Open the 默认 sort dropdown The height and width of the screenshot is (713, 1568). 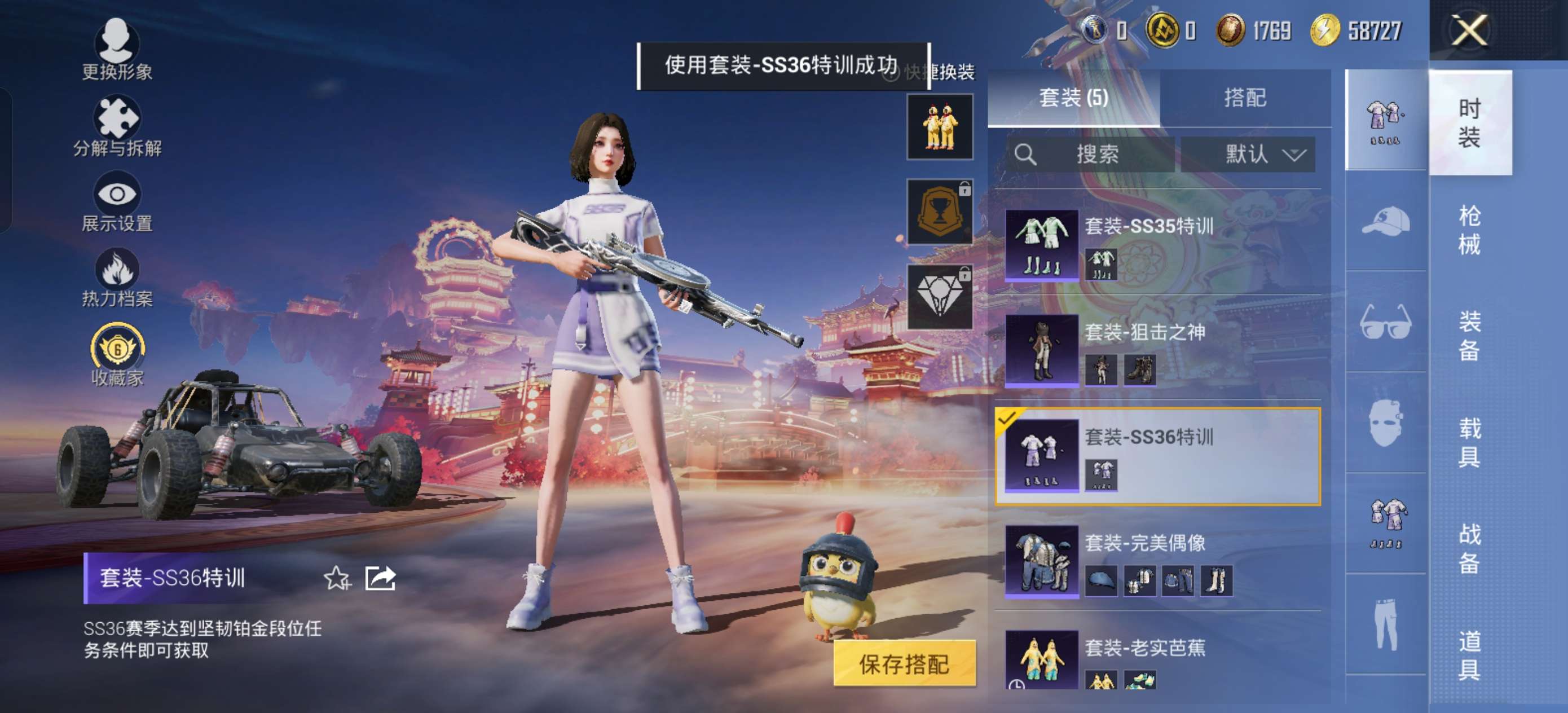tap(1246, 154)
